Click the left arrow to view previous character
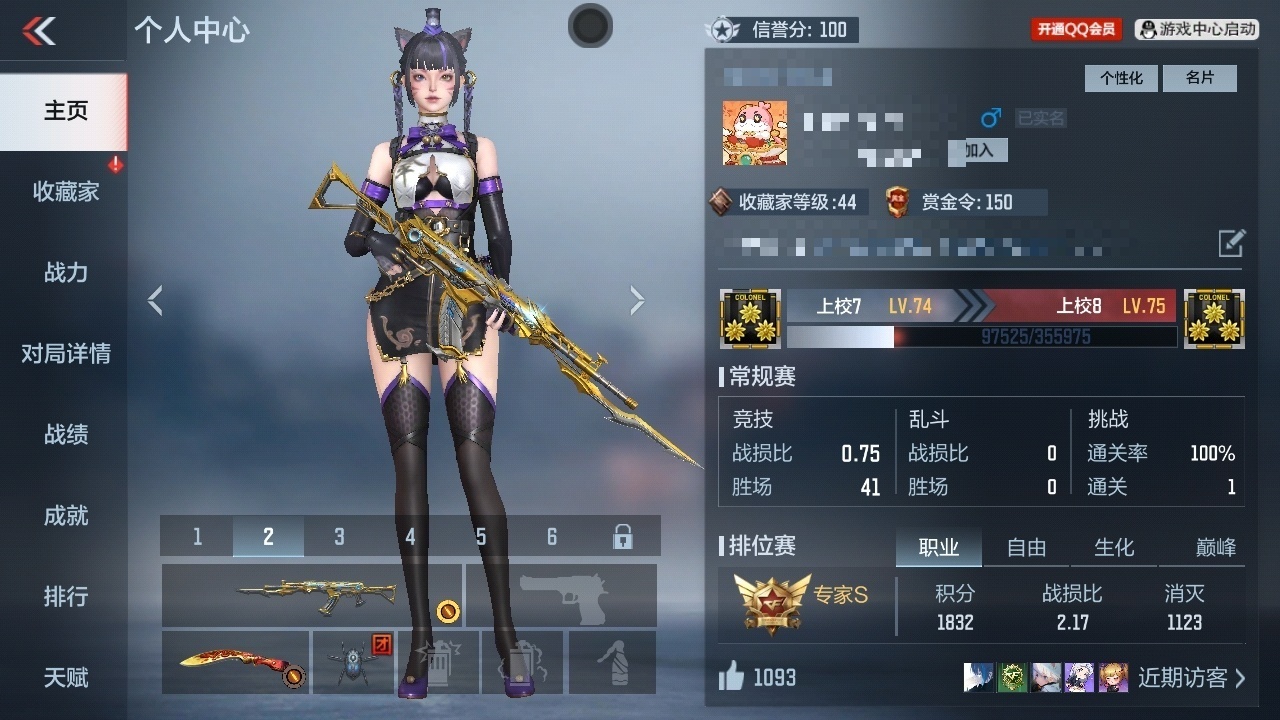Viewport: 1280px width, 720px height. tap(155, 300)
